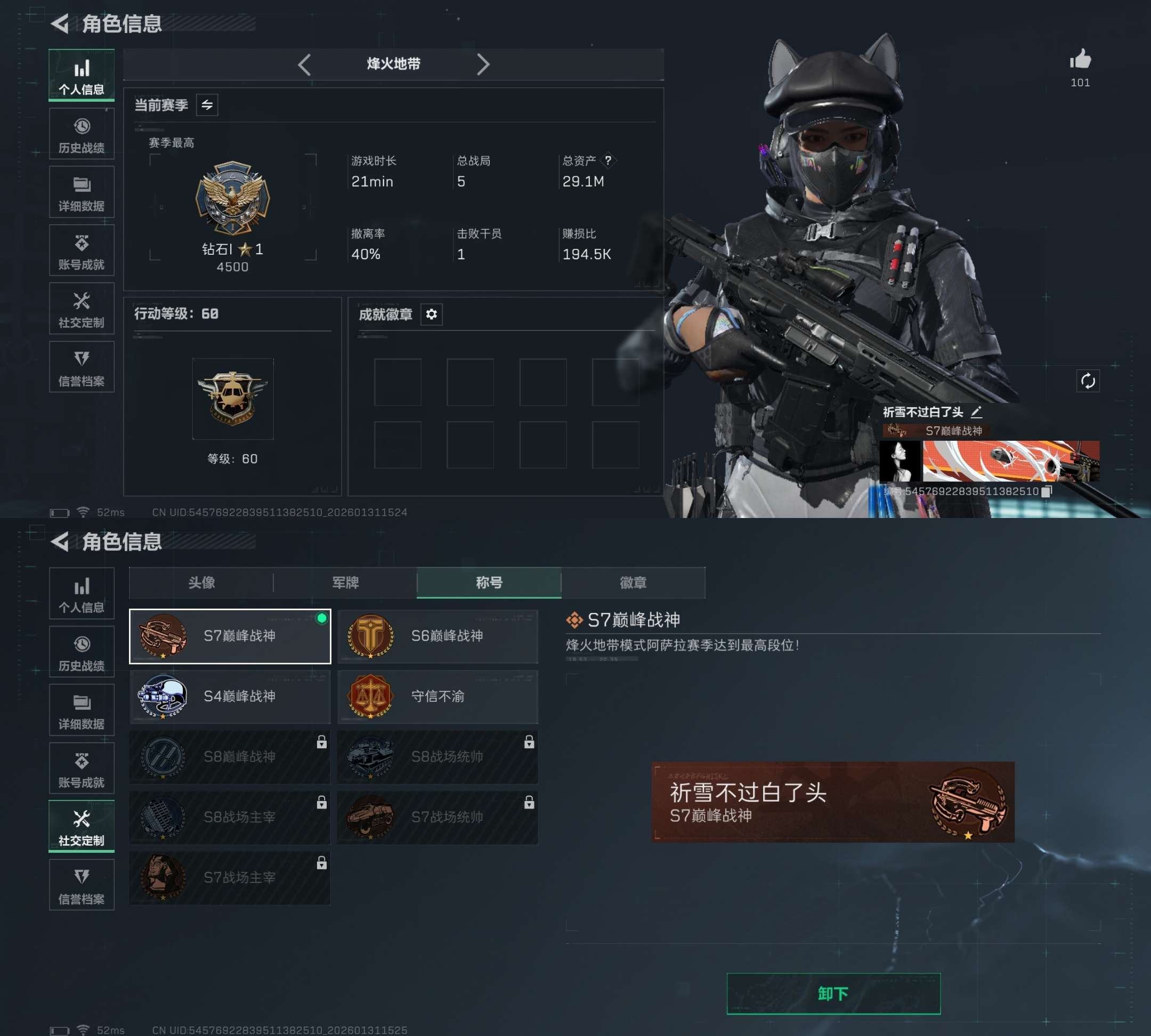Open the 详细数据 sidebar panel
Screen dimensions: 1151x1036
(83, 191)
